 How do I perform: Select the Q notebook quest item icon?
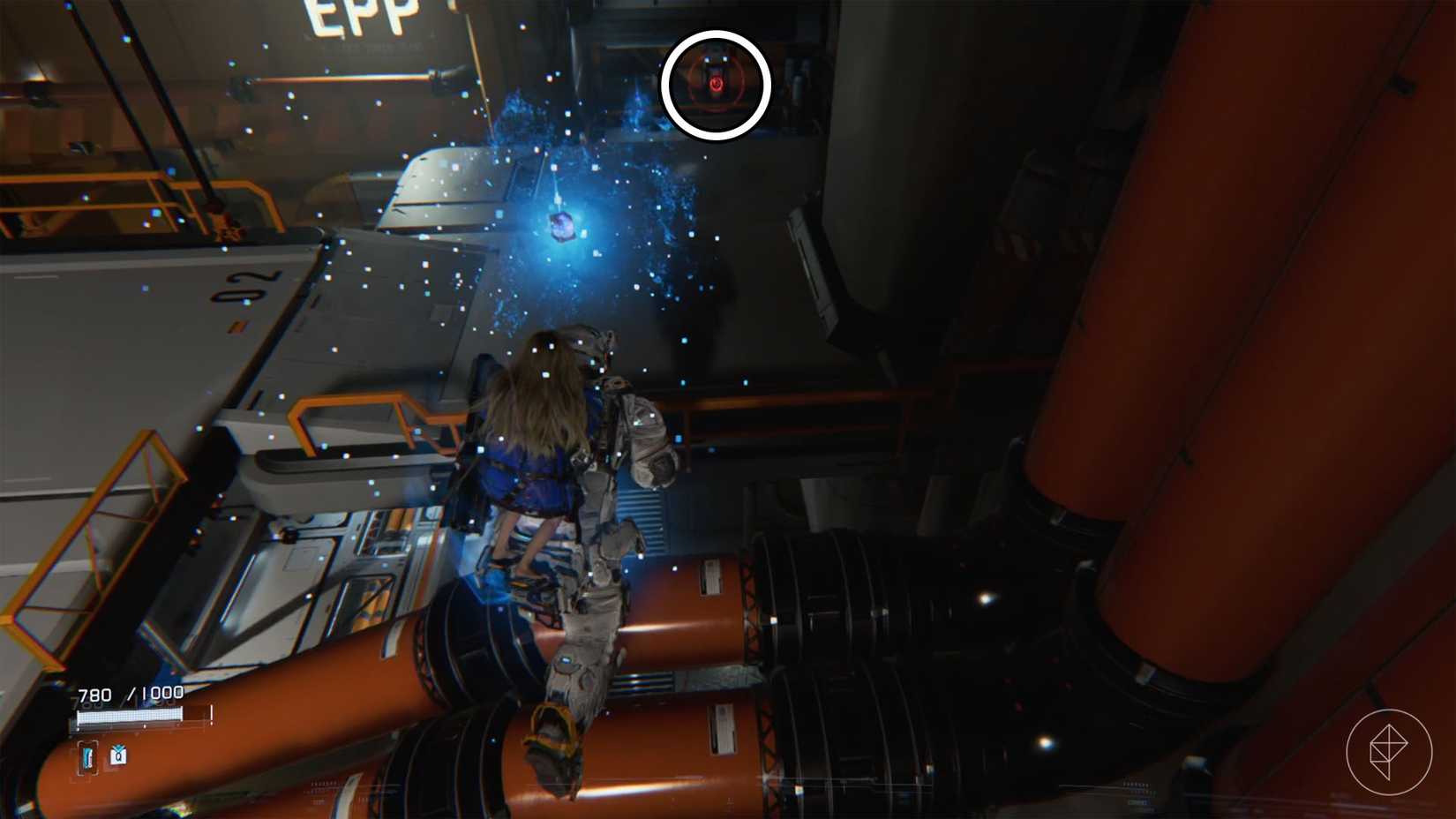(x=118, y=755)
